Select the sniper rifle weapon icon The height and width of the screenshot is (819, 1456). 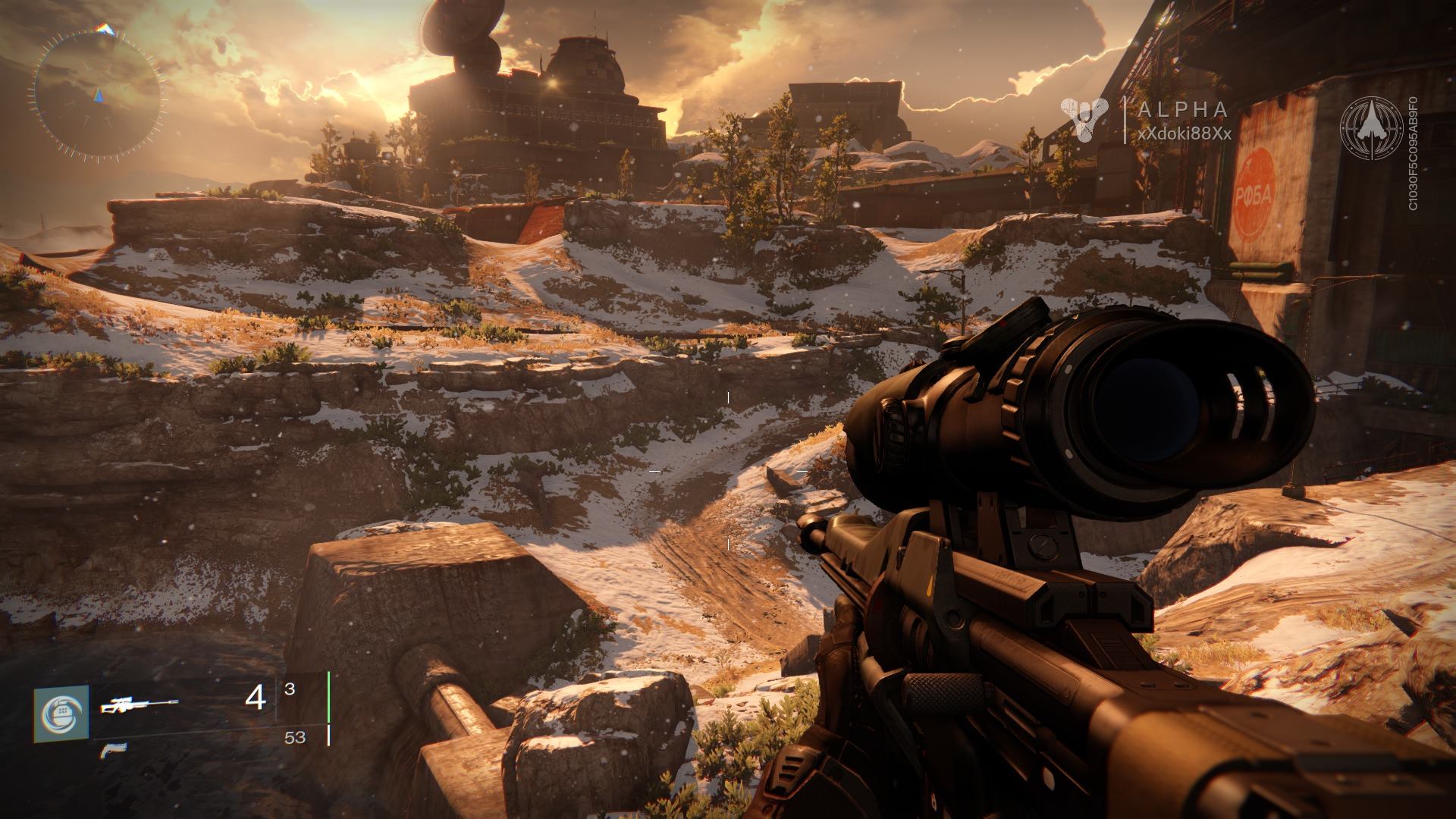[x=140, y=706]
